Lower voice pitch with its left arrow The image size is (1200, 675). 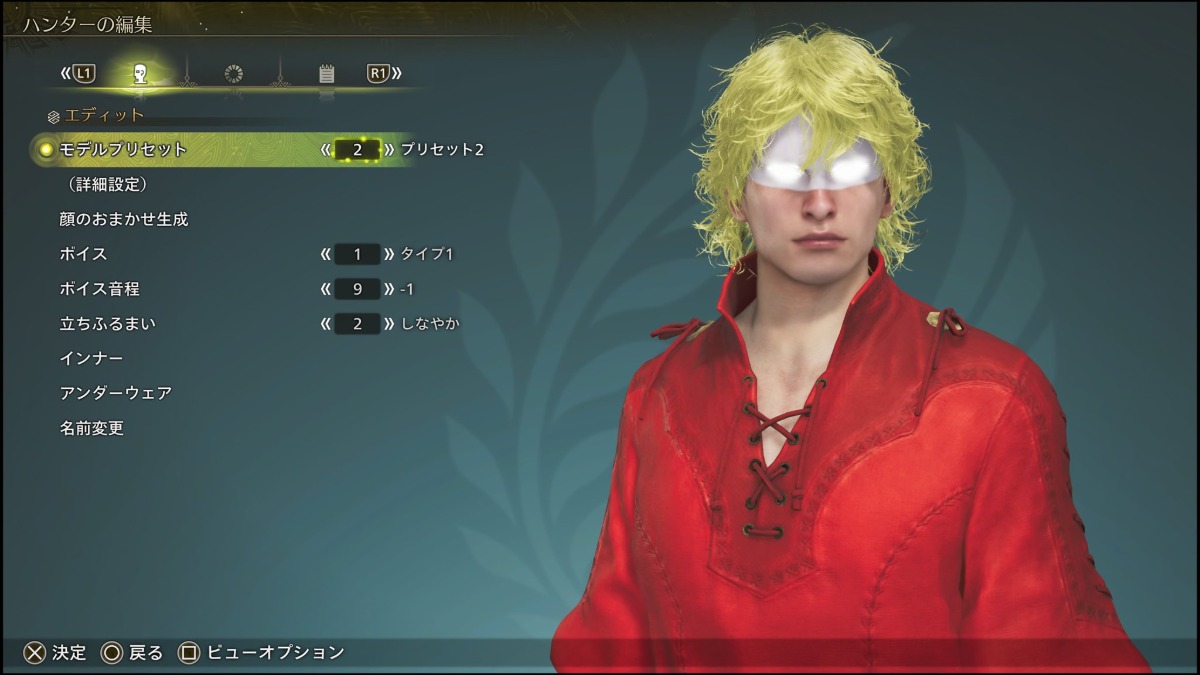tap(325, 289)
